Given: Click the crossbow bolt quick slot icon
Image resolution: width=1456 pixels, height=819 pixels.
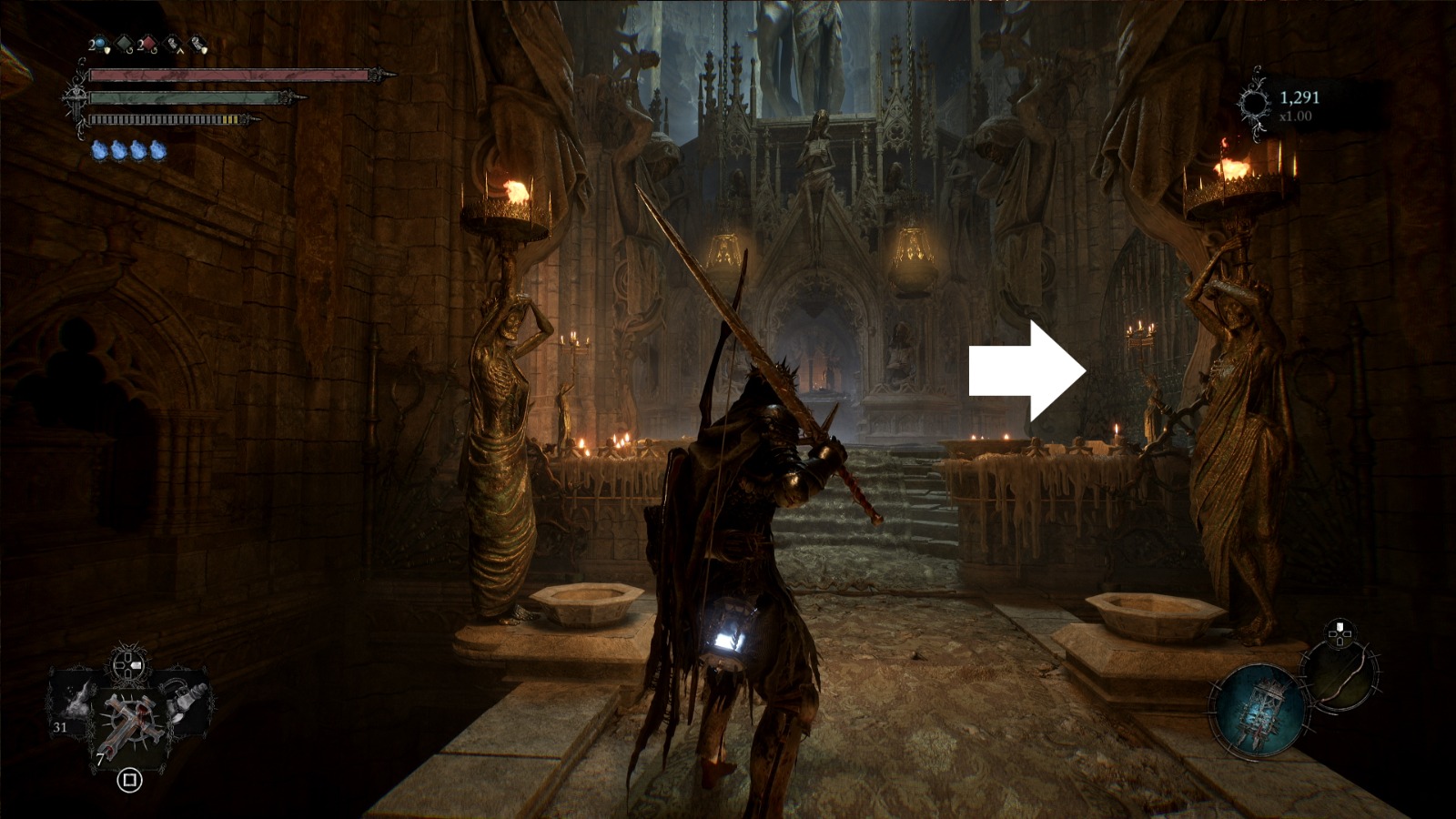Looking at the screenshot, I should point(173,45).
